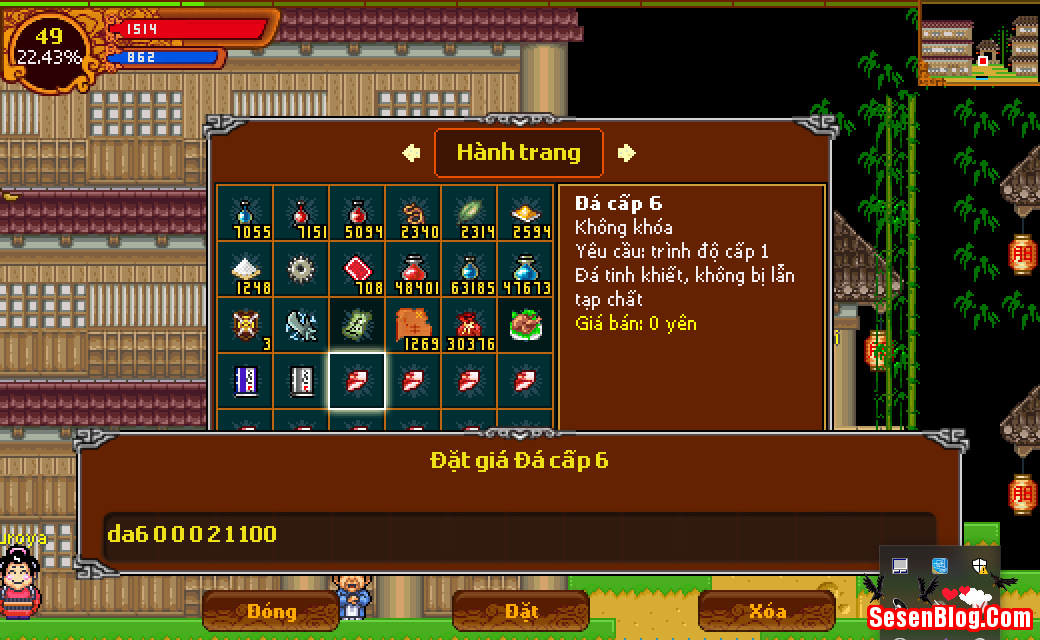Choose the red potion stack of 7151
The image size is (1040, 640).
[301, 214]
